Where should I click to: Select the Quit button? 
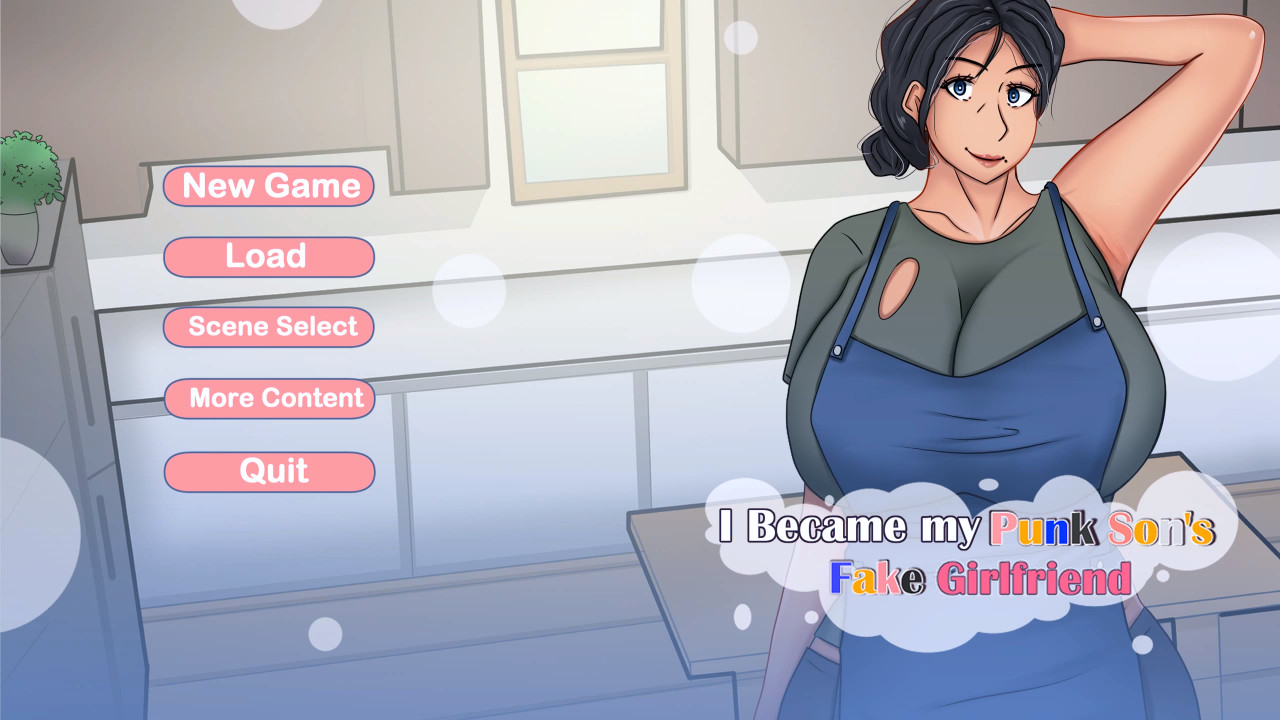coord(269,472)
